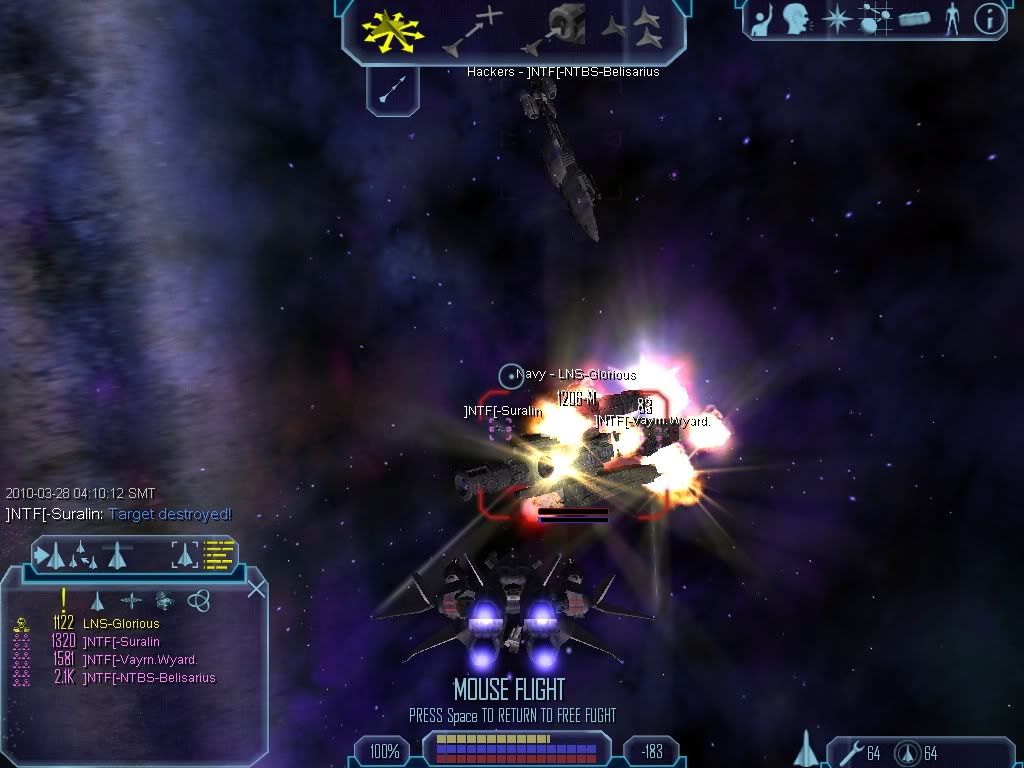Open the circled information icon

(988, 19)
